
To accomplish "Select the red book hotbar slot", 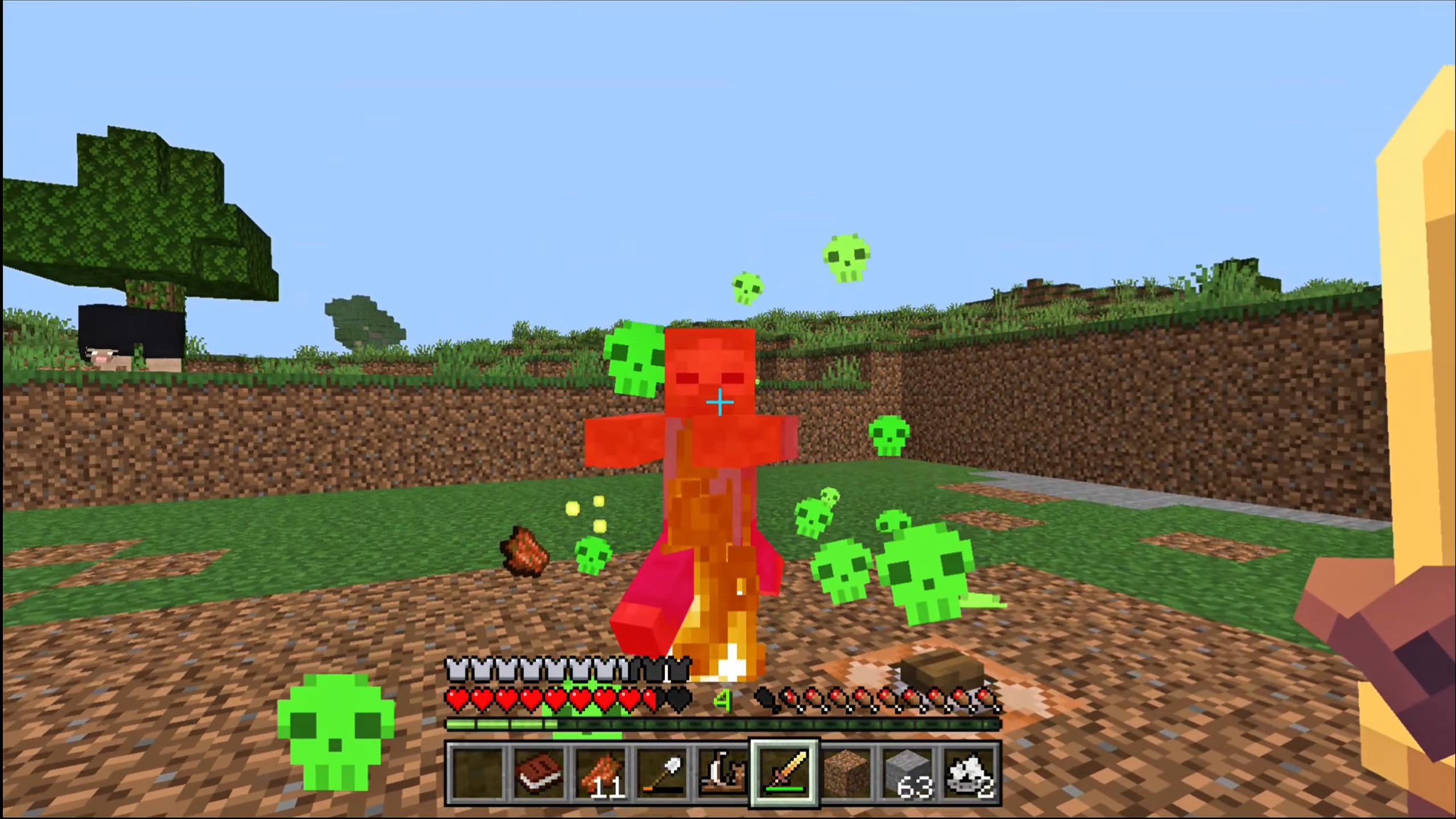I will (x=538, y=773).
